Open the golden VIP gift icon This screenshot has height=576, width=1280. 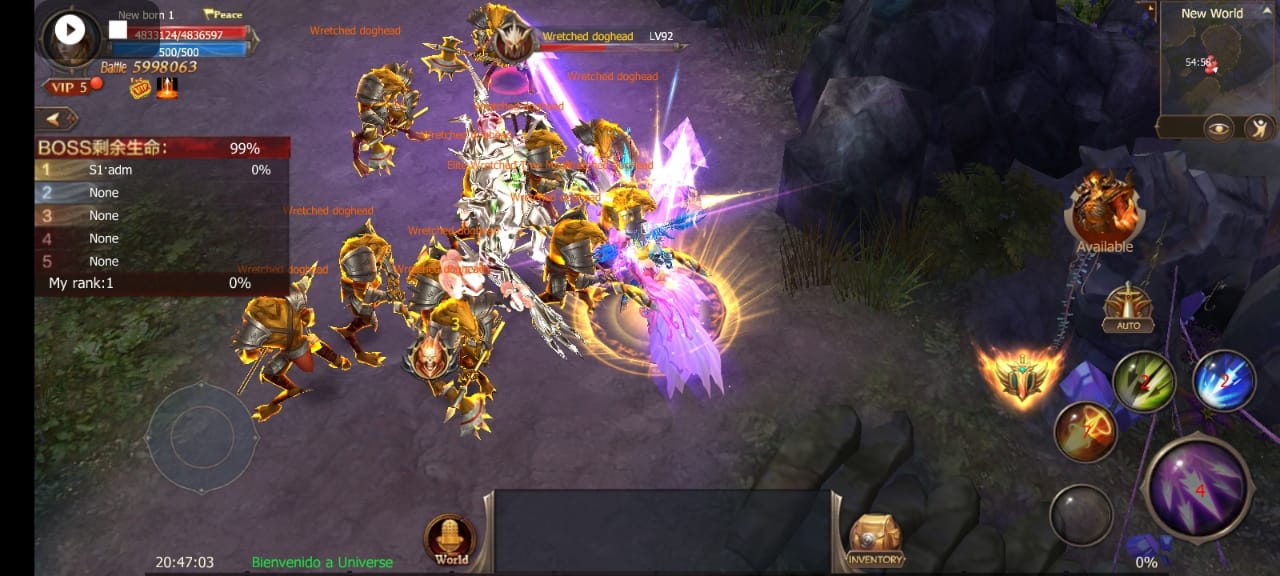(x=139, y=88)
